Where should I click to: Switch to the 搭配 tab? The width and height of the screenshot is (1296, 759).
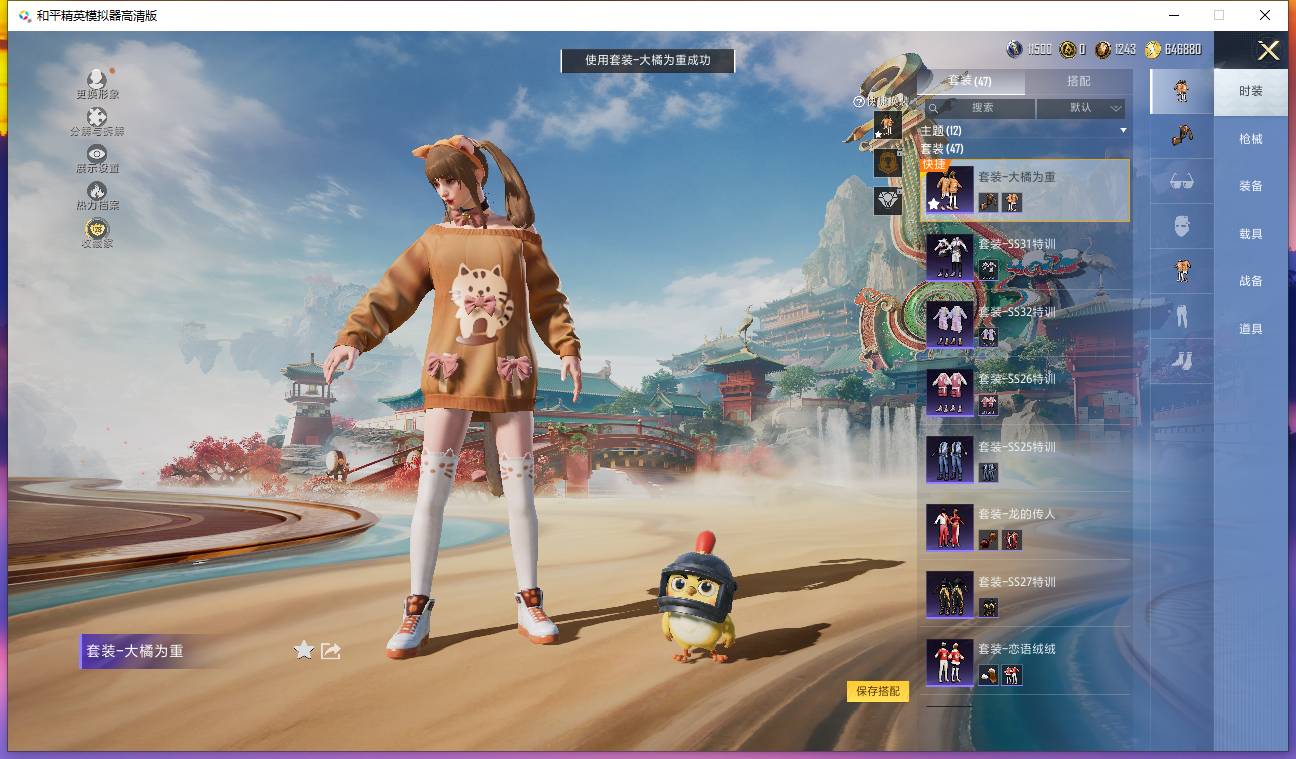(1078, 81)
